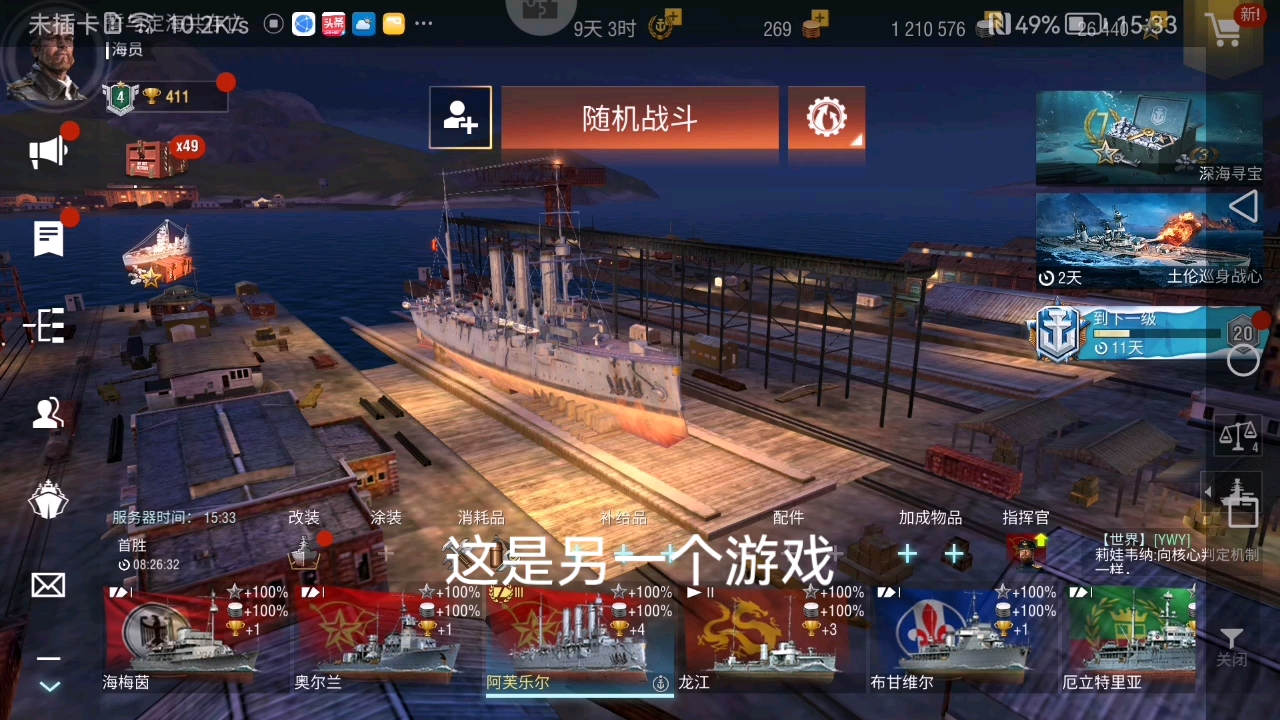Switch to the 消耗品 tab
This screenshot has height=720, width=1280.
pyautogui.click(x=480, y=518)
